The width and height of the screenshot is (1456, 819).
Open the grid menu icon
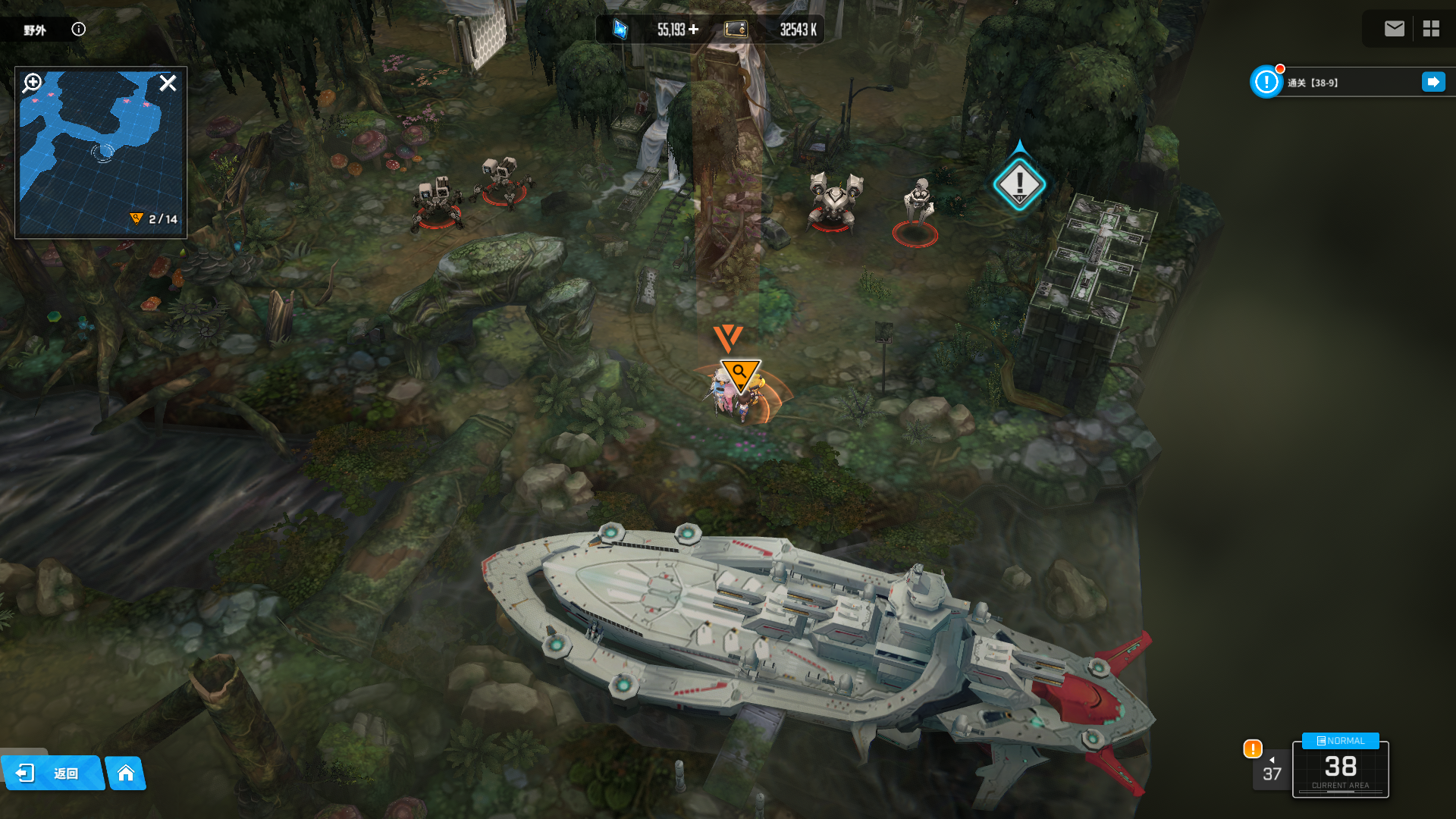click(1431, 29)
